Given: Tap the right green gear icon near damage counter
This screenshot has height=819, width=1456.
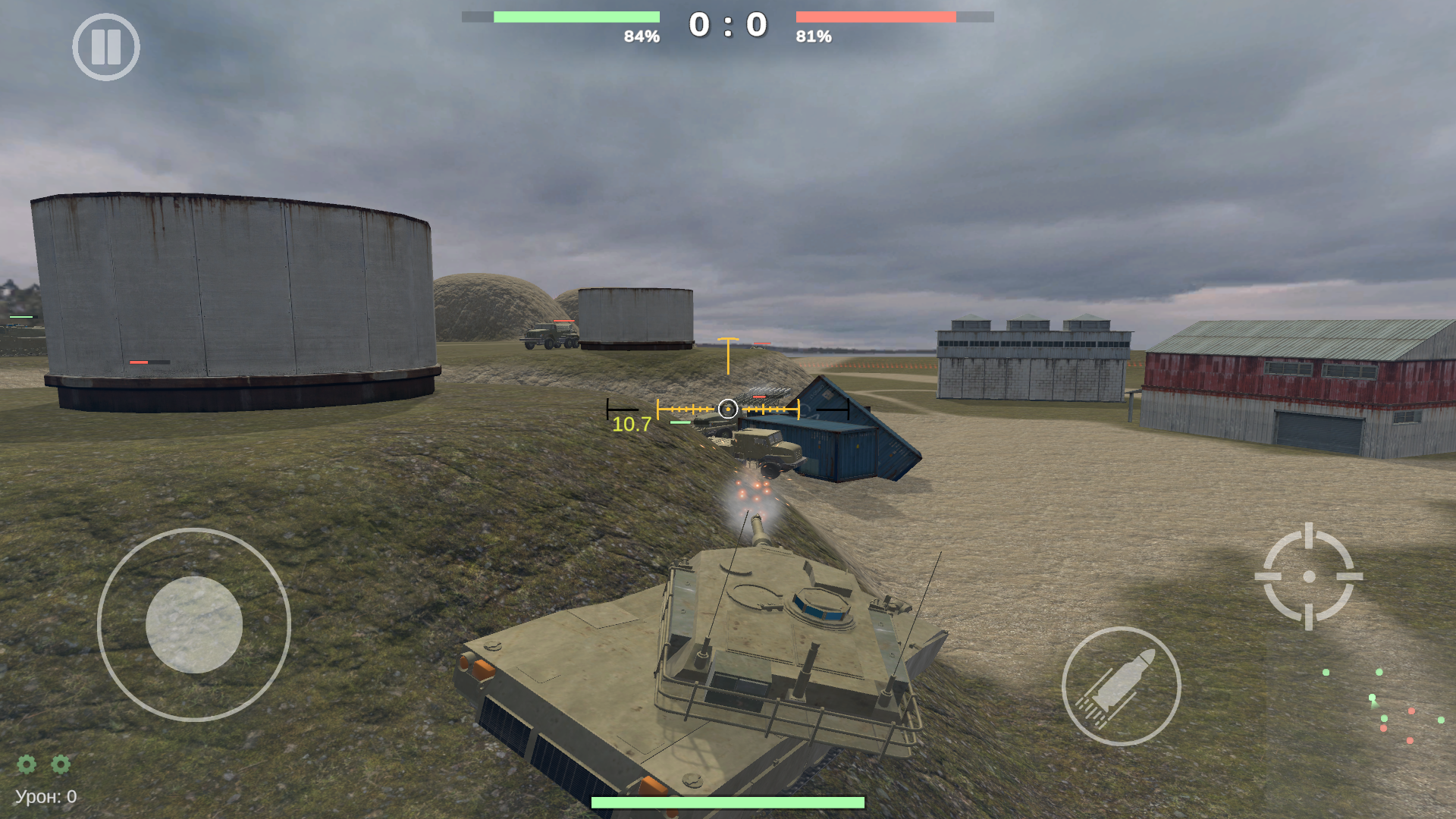Looking at the screenshot, I should [x=61, y=765].
